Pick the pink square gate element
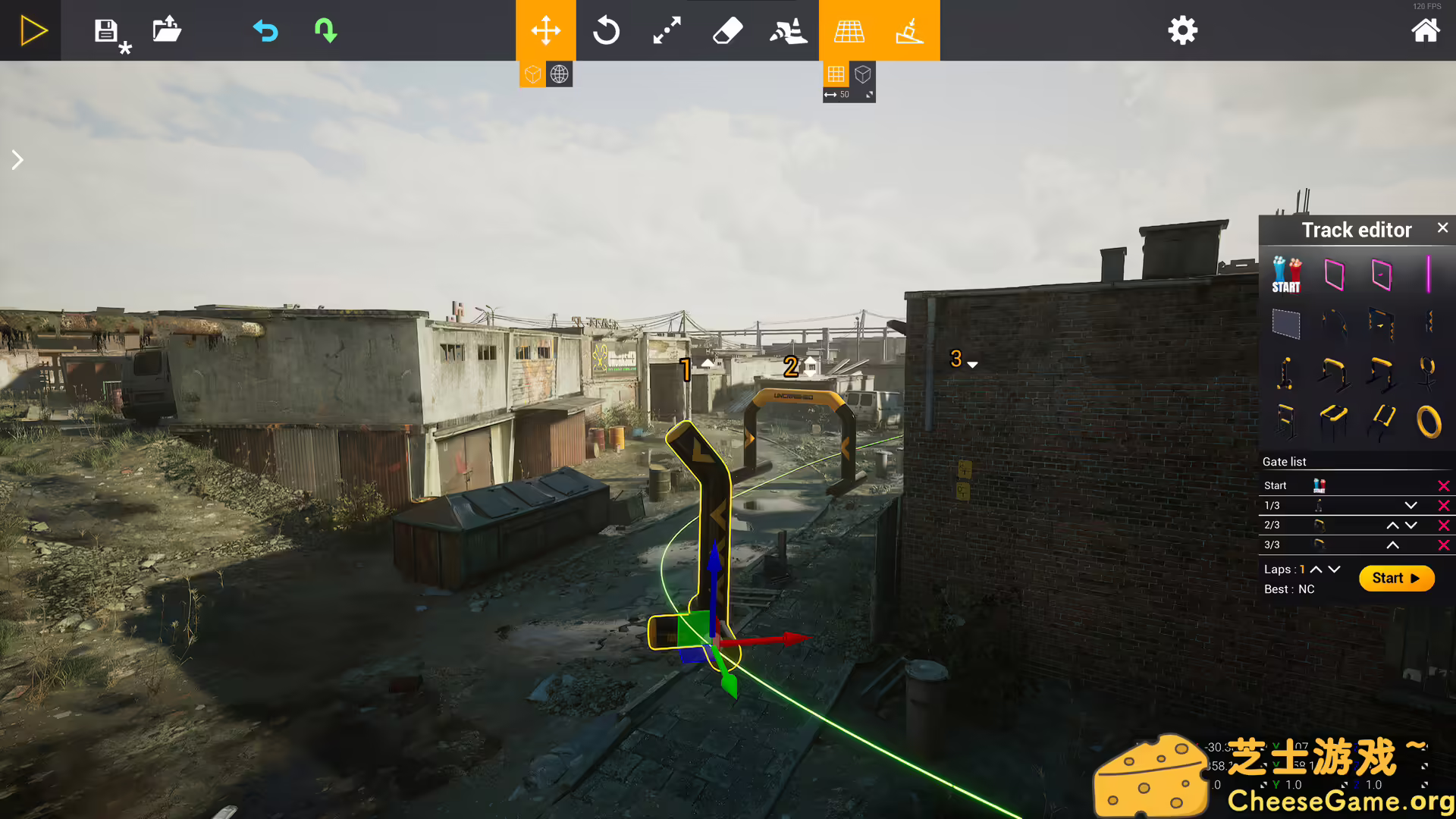 [x=1334, y=275]
